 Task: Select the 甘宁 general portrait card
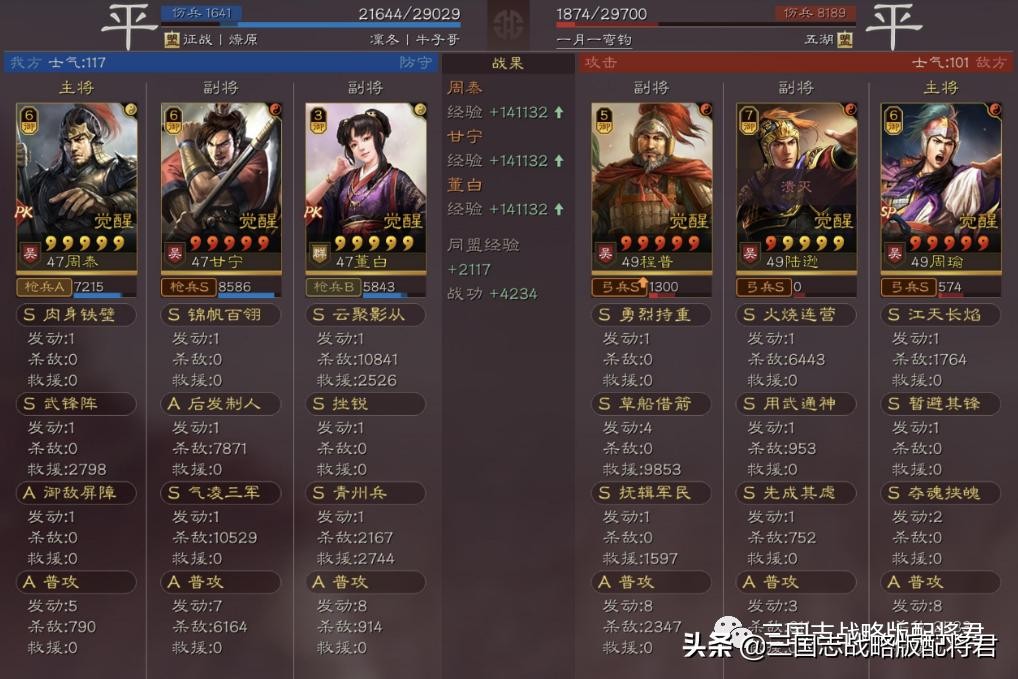click(x=221, y=185)
